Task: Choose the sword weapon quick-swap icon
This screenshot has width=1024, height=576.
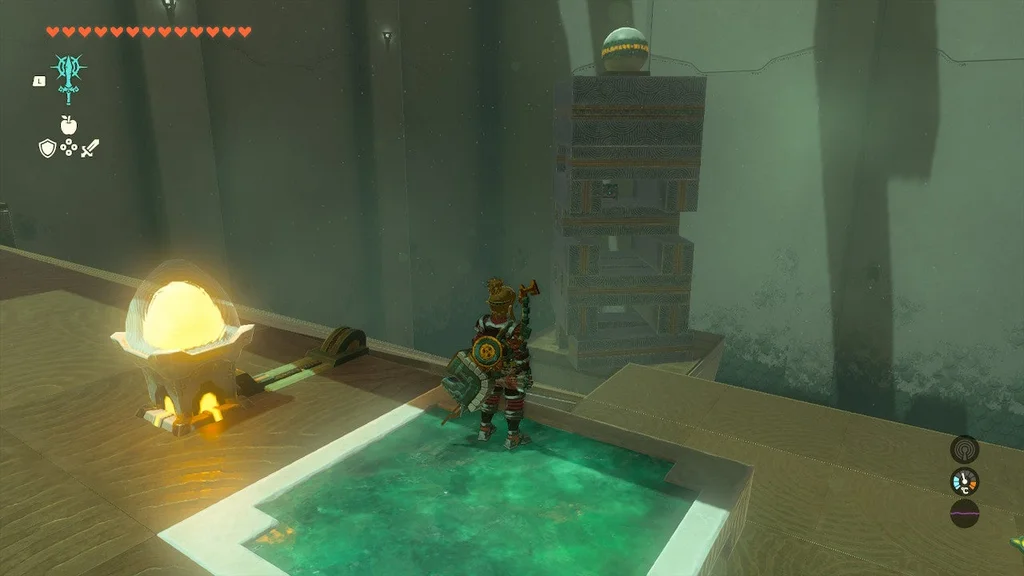Action: 90,149
